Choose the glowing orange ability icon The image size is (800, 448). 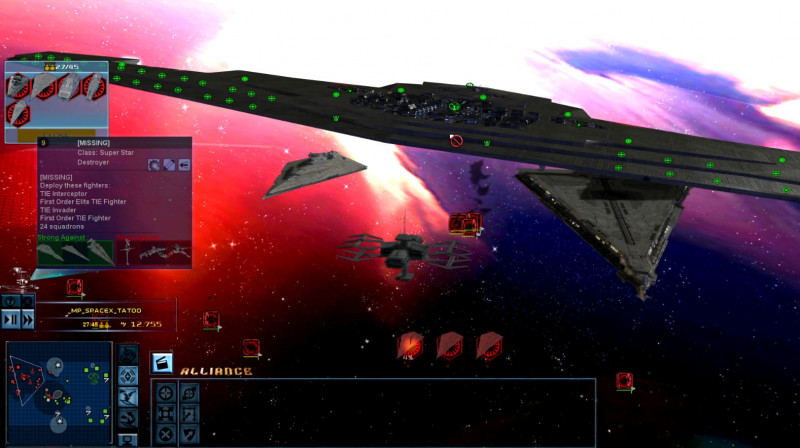click(410, 346)
